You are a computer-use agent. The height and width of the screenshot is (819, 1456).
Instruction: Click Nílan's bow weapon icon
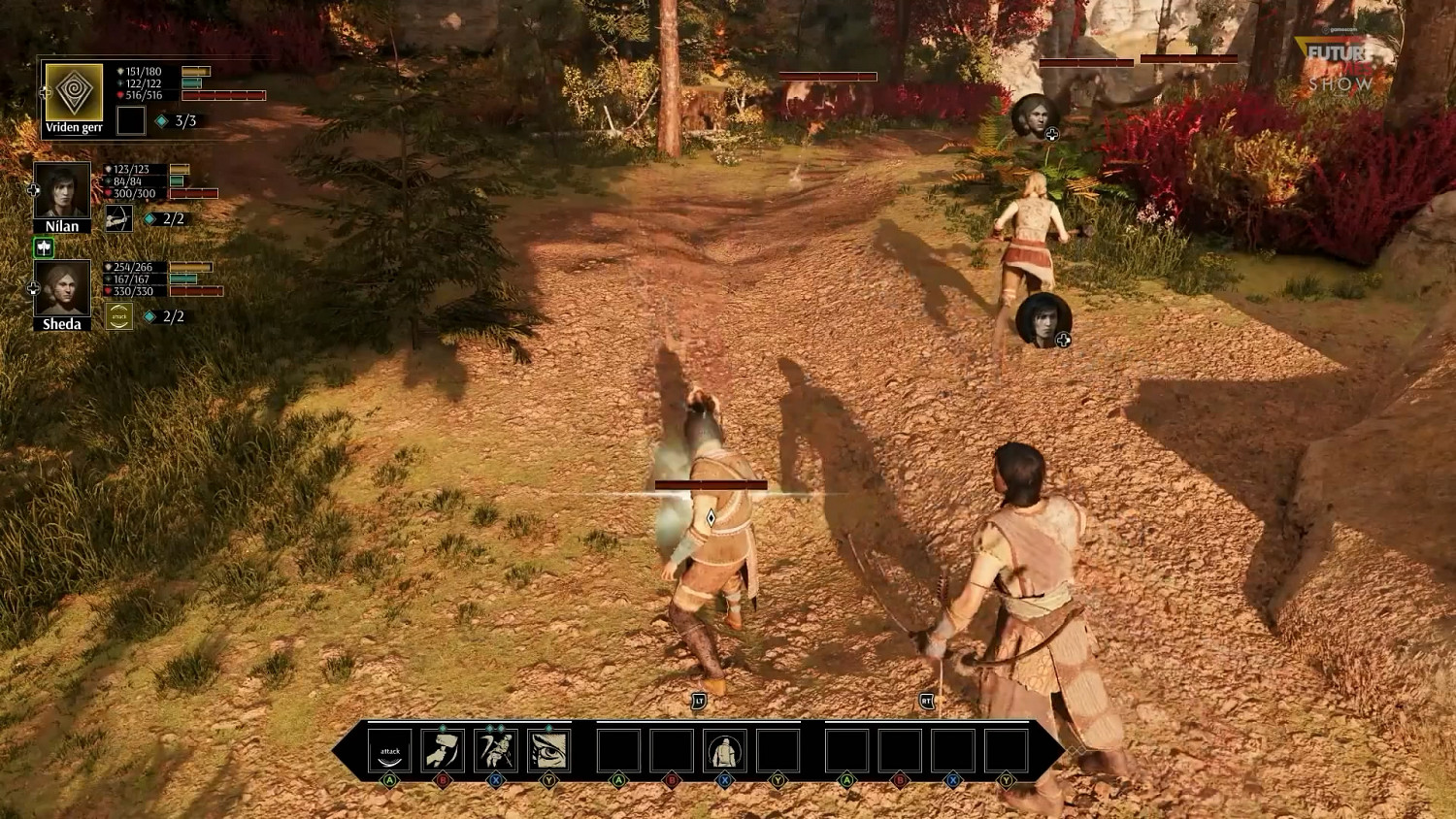118,218
